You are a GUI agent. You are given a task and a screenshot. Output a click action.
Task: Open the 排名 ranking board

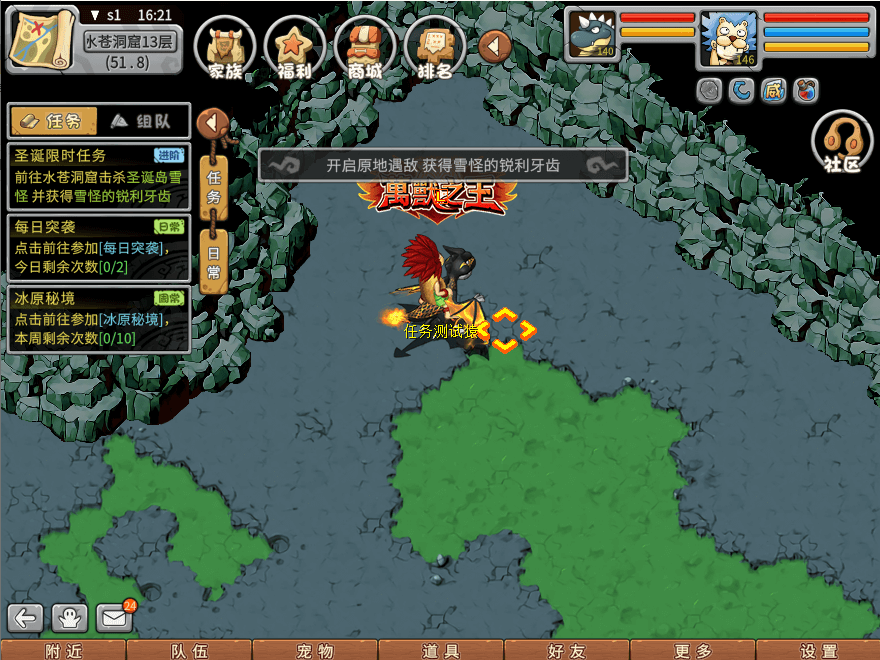(435, 49)
